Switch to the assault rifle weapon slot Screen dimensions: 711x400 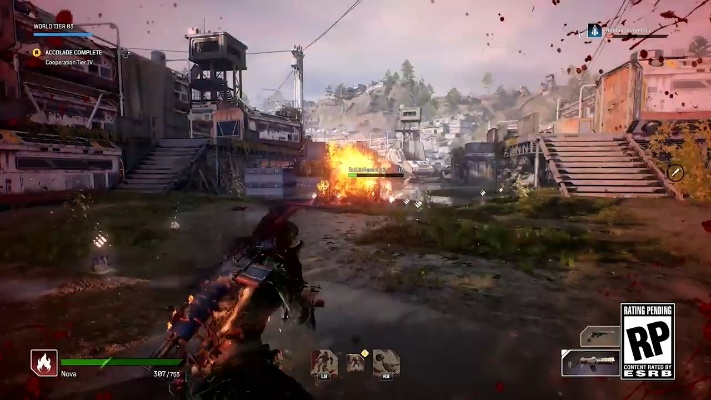[590, 363]
